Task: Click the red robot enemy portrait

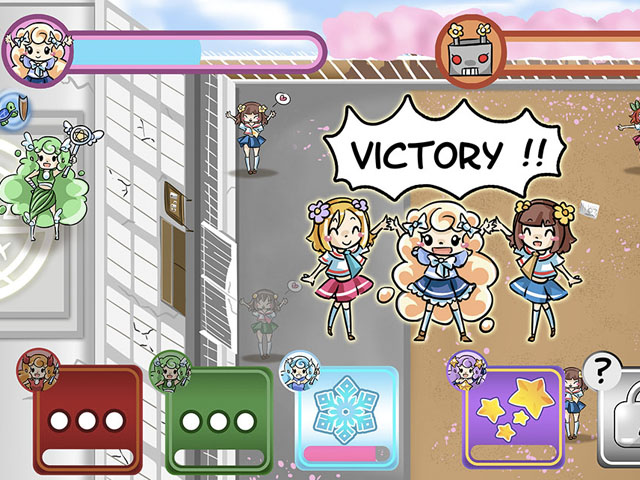Action: click(x=469, y=52)
